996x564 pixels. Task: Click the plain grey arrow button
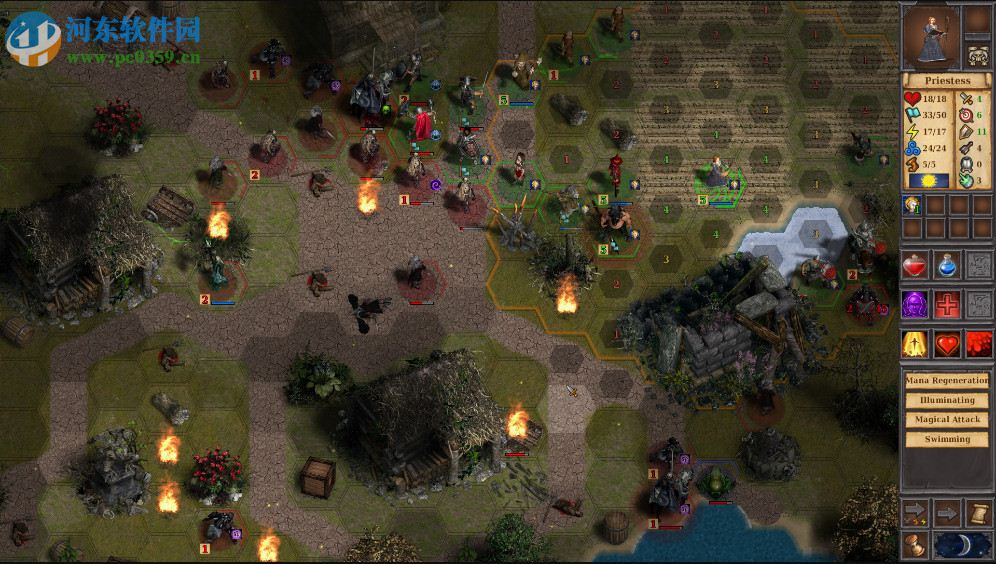(947, 513)
